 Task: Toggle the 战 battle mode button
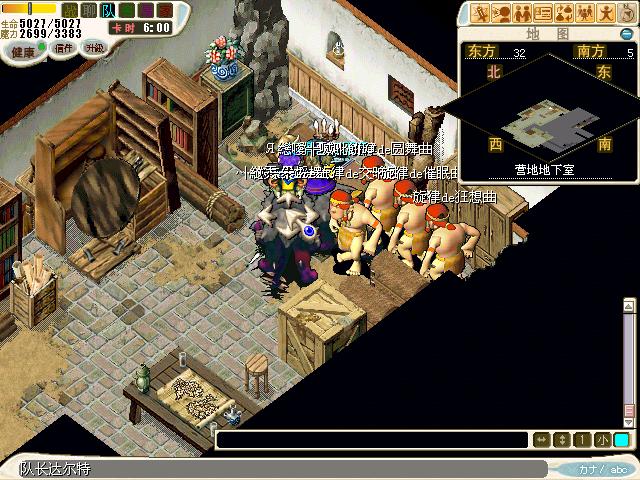69,9
